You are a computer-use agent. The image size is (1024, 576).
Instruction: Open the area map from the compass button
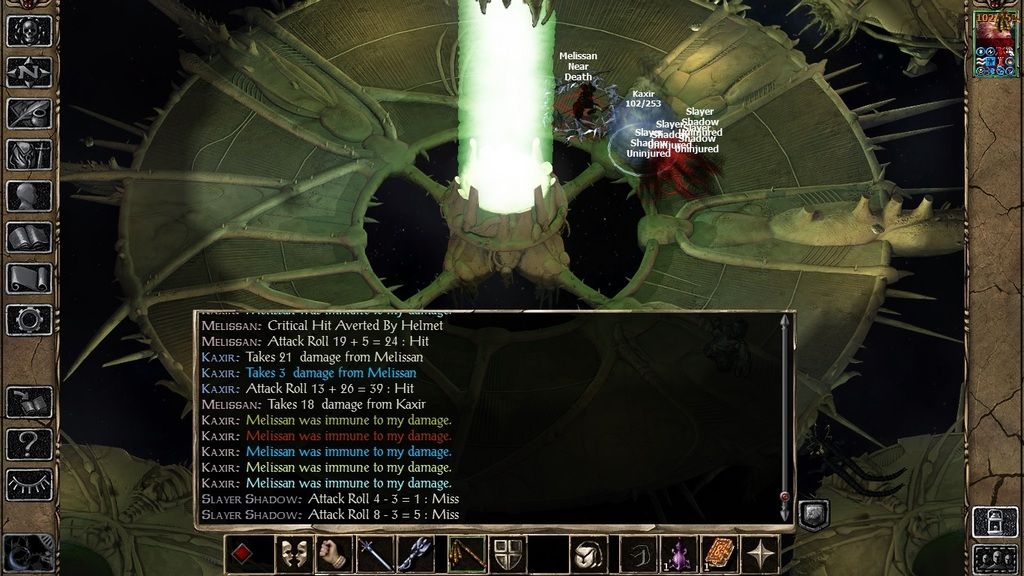pyautogui.click(x=29, y=72)
